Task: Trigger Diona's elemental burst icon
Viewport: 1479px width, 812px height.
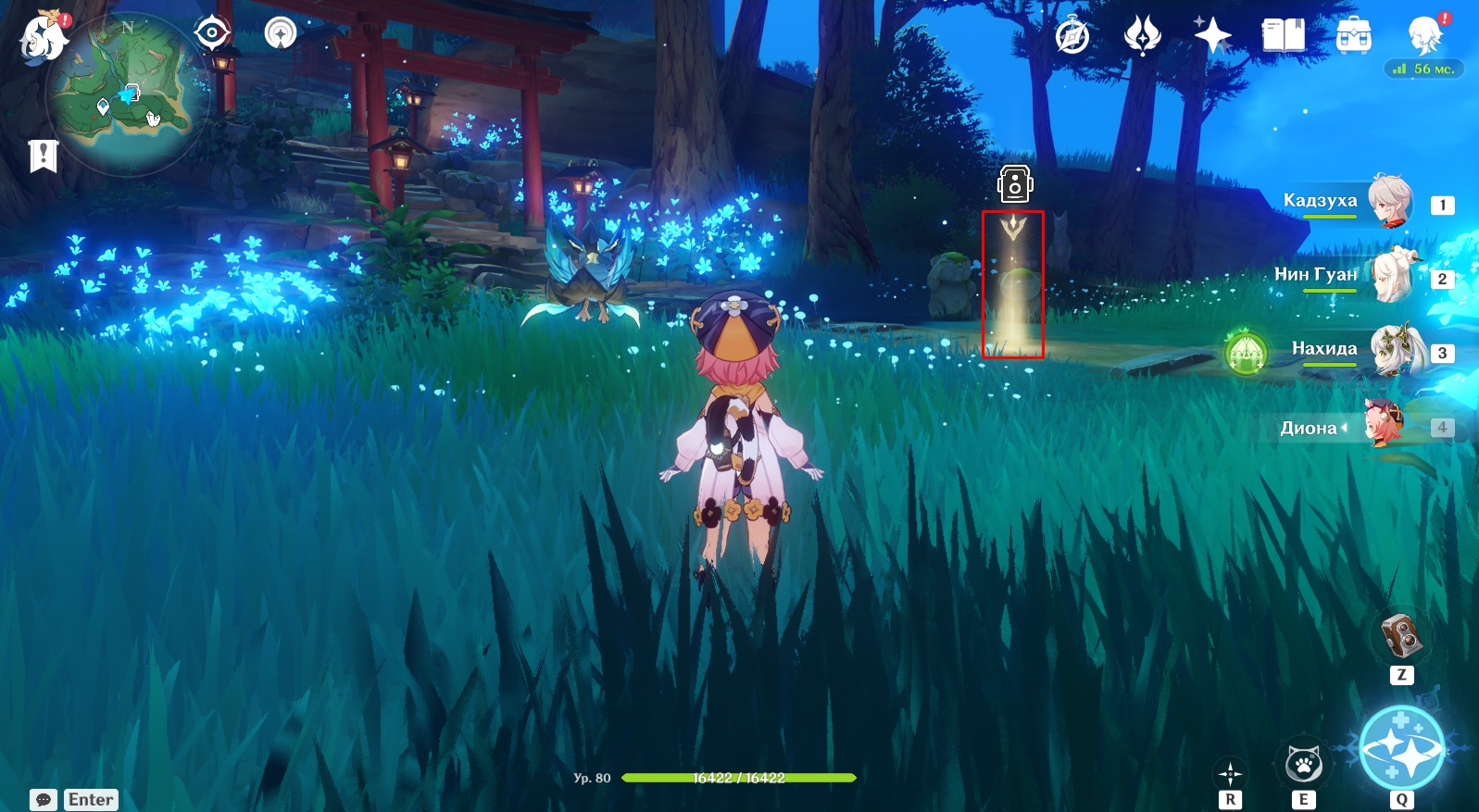Action: click(1401, 753)
